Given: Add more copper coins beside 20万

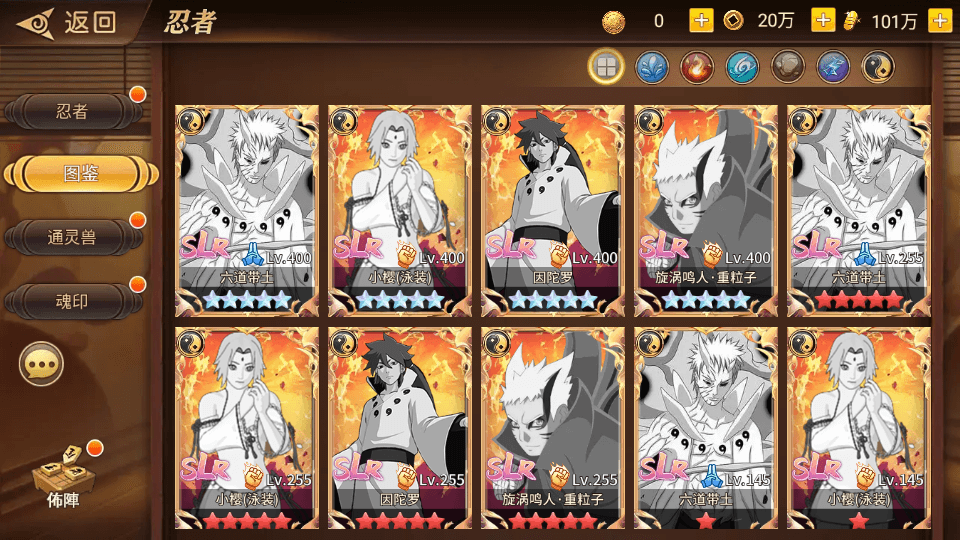Looking at the screenshot, I should 823,21.
